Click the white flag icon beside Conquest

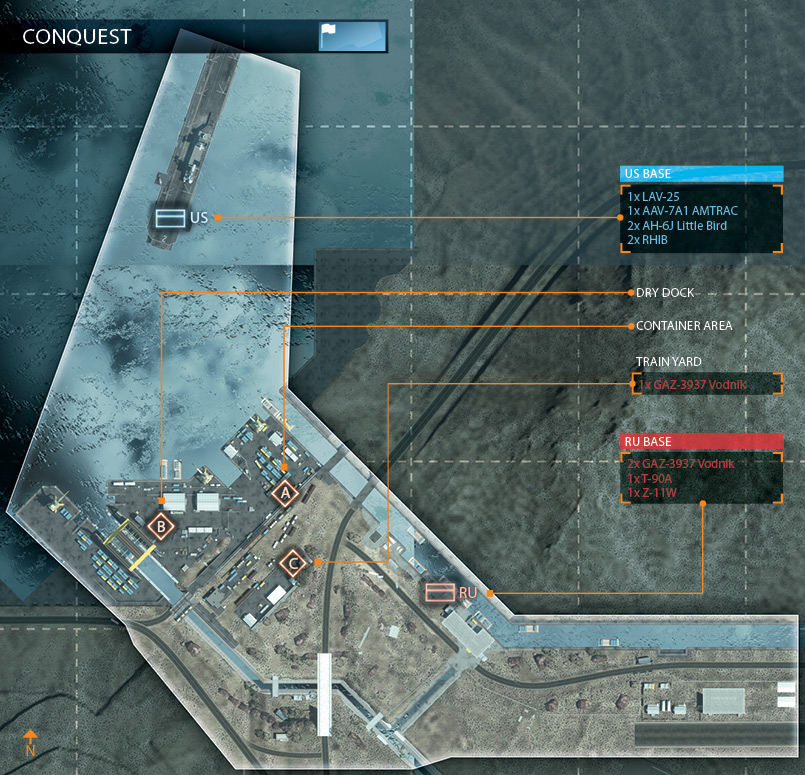[330, 37]
